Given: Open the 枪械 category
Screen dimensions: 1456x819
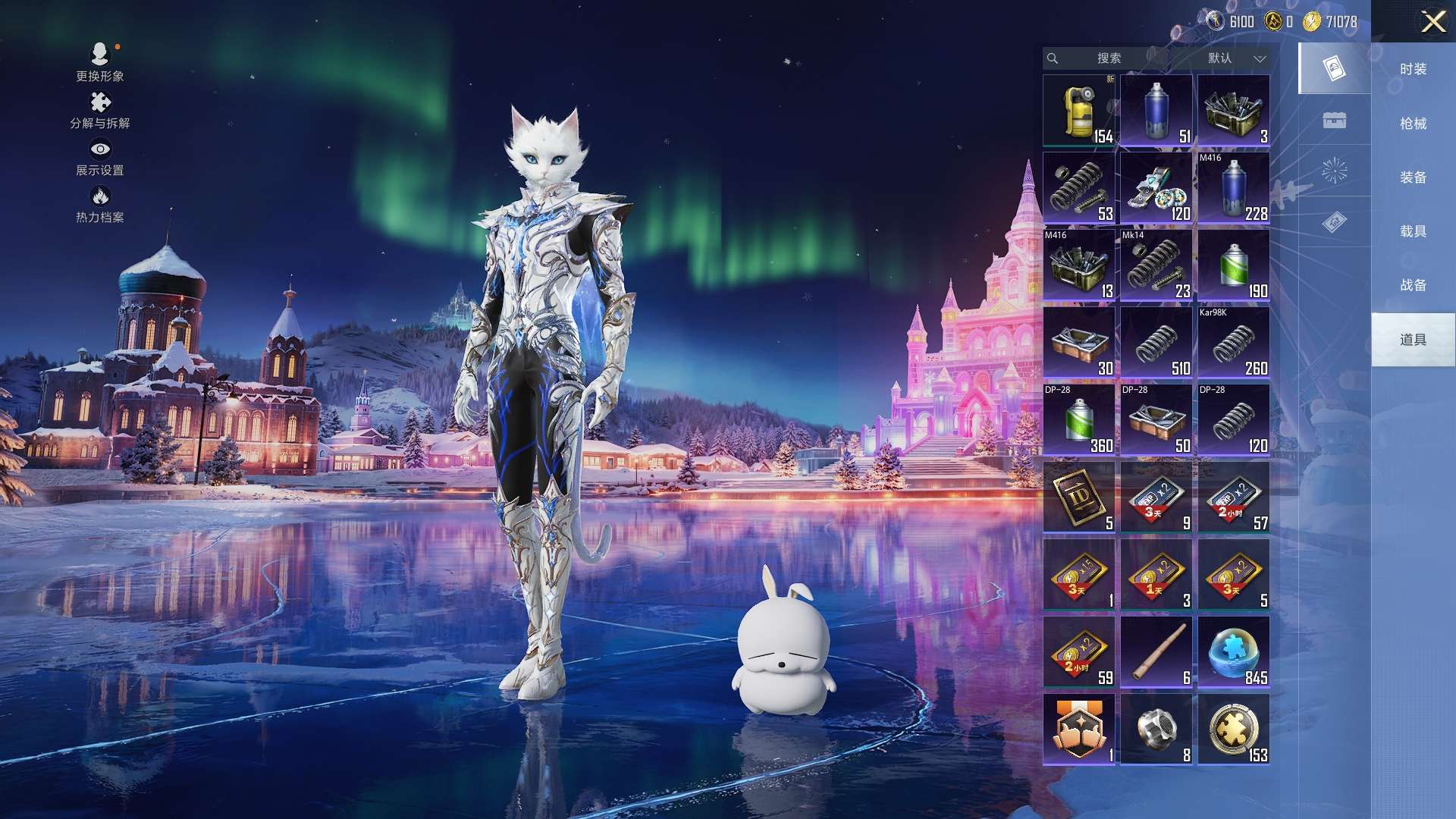Looking at the screenshot, I should point(1413,124).
